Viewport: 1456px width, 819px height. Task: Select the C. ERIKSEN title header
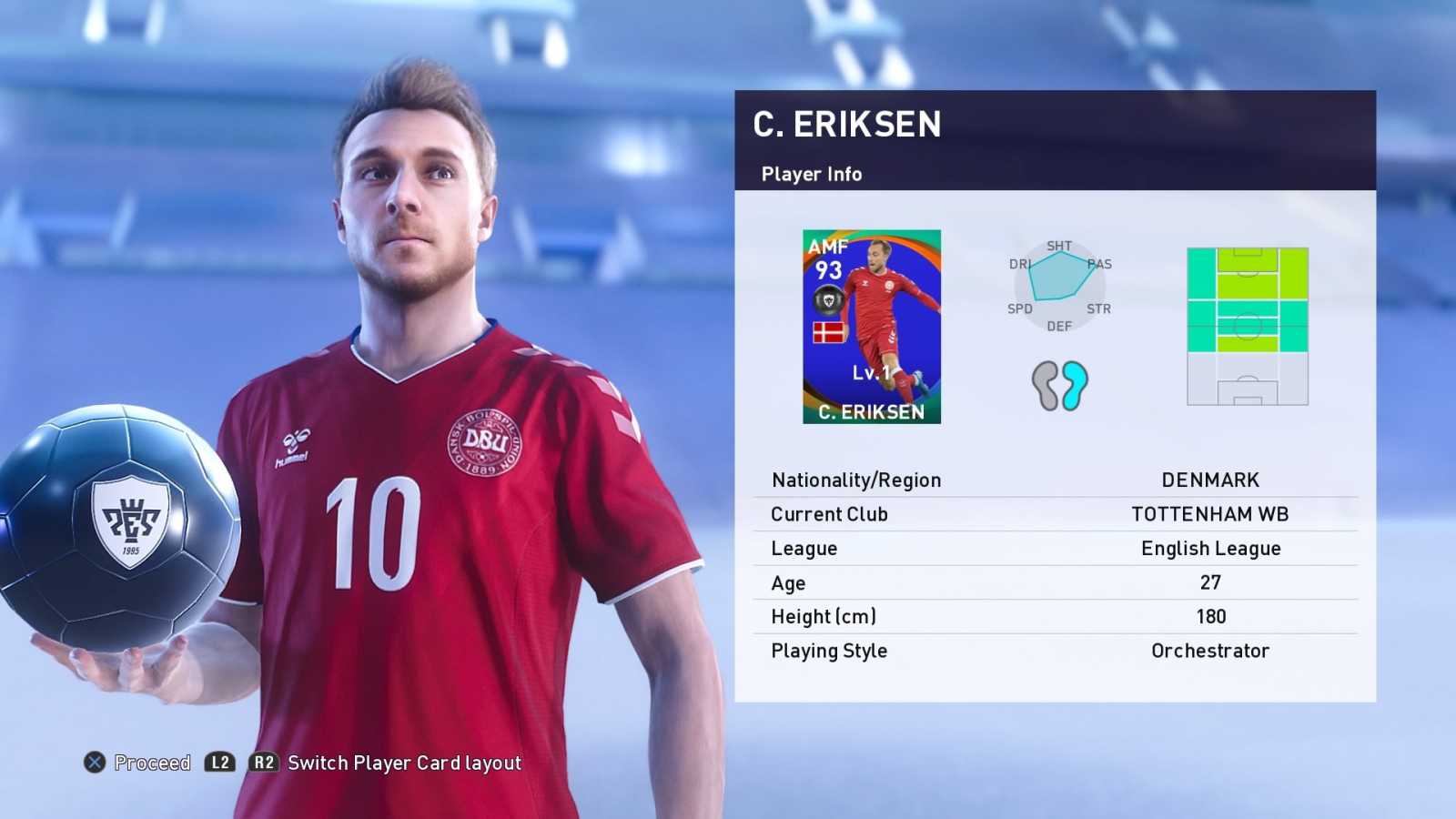[848, 125]
